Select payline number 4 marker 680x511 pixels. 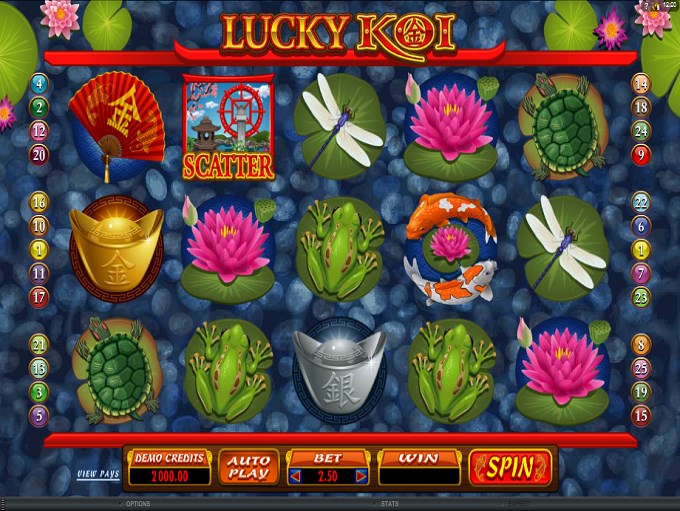pyautogui.click(x=40, y=83)
